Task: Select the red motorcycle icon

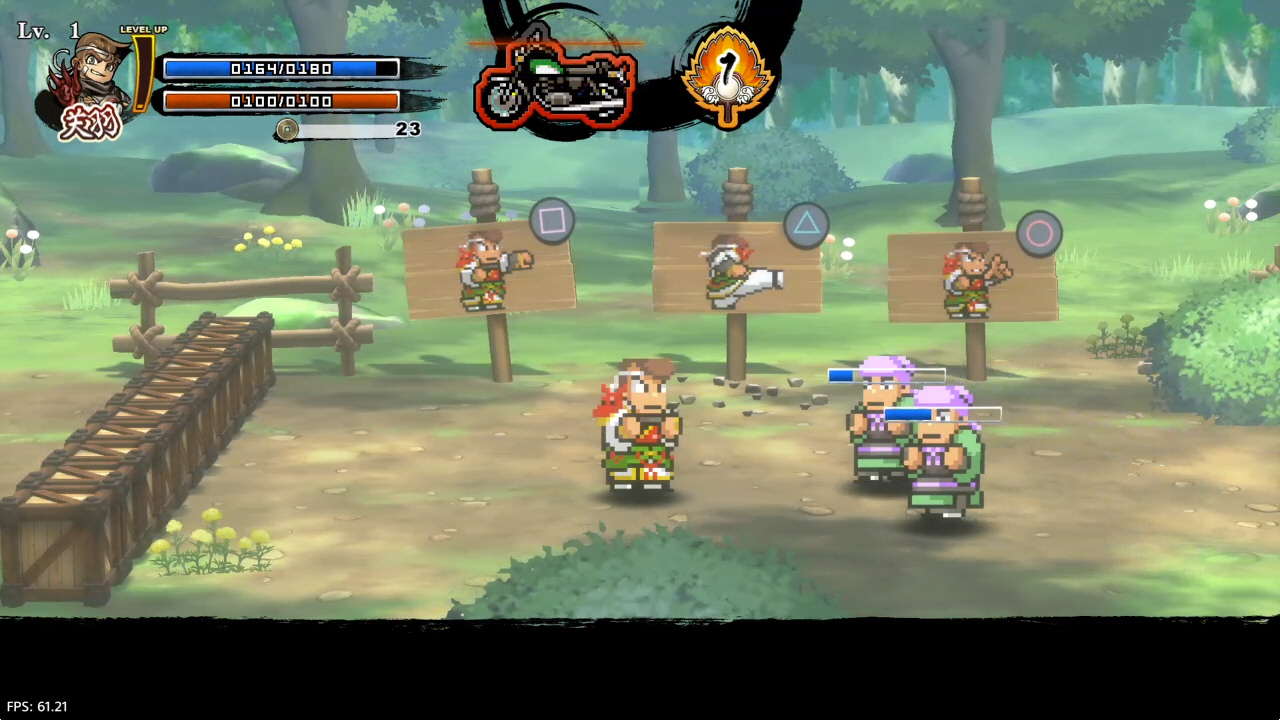Action: click(x=556, y=84)
